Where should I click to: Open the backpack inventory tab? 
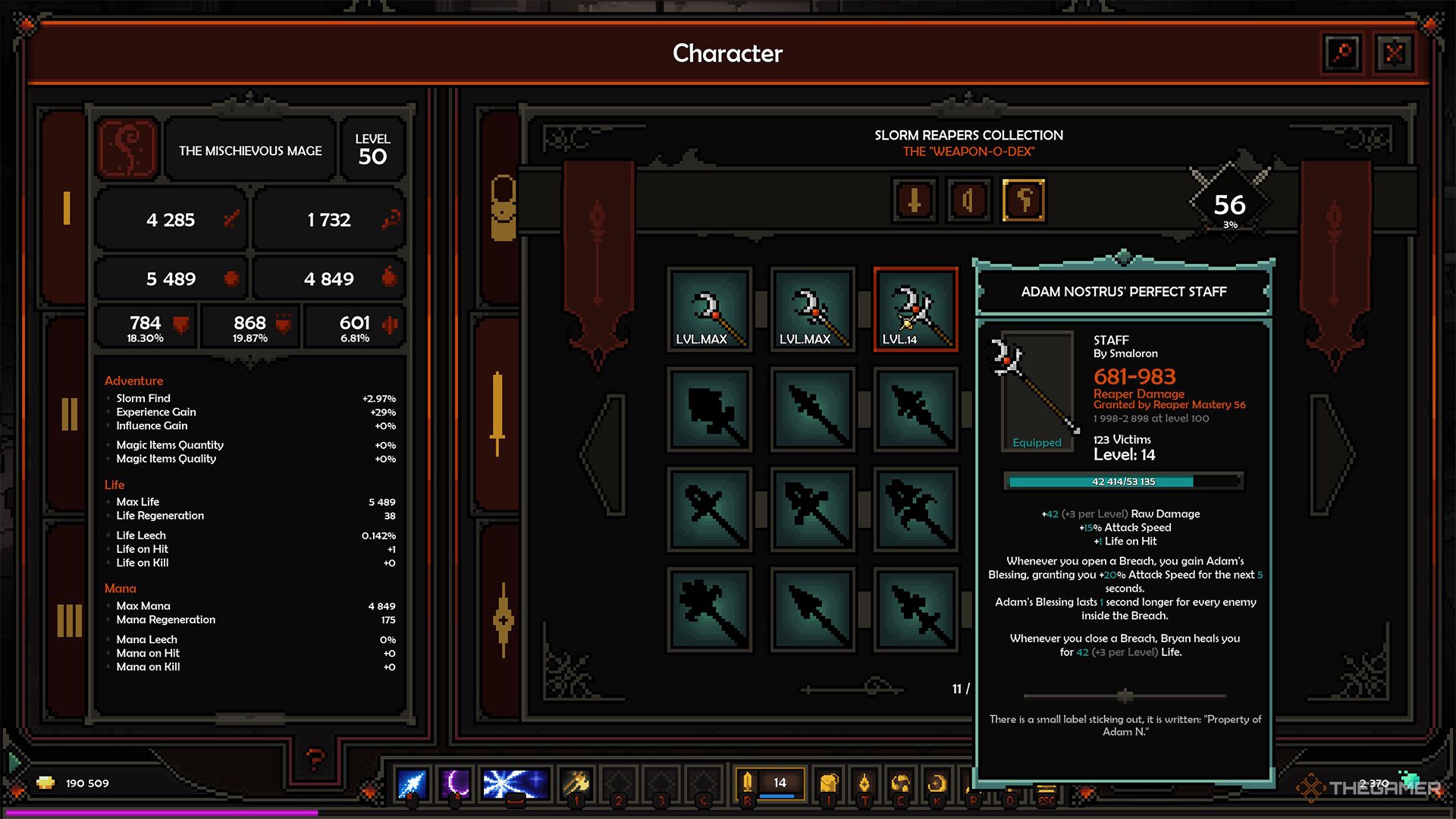coord(503,208)
